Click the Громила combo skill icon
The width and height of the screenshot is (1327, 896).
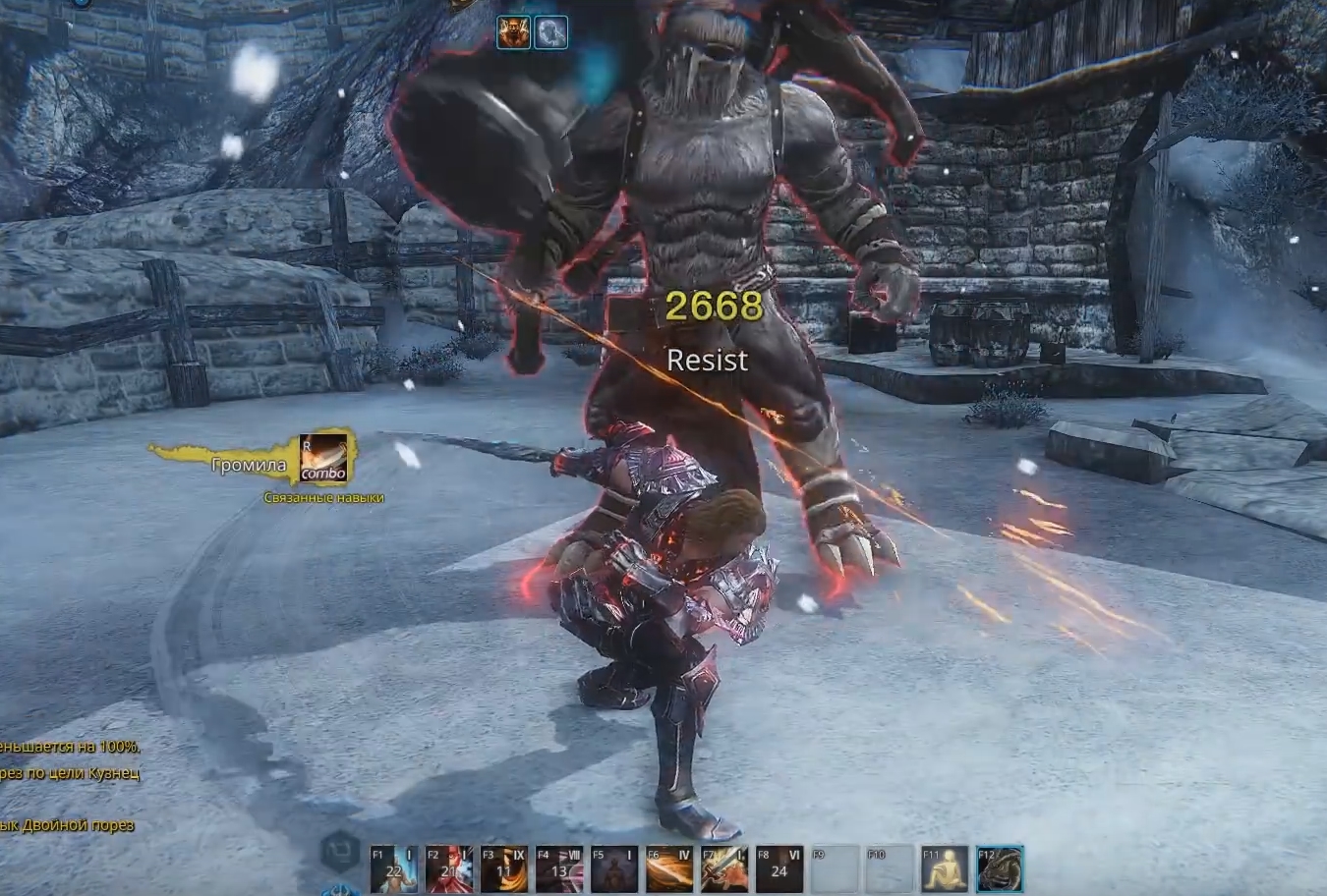point(323,459)
